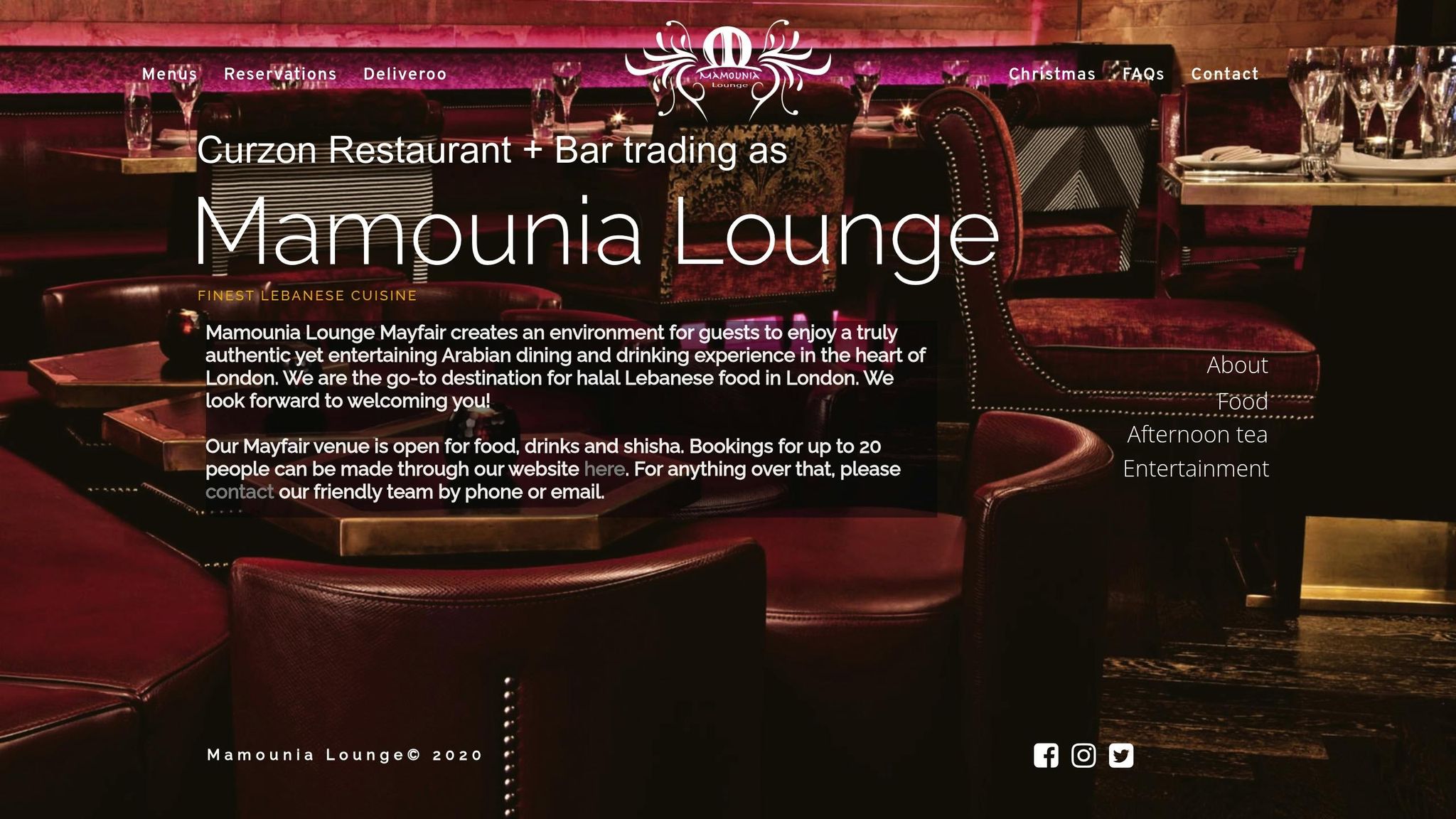
Task: Open the Entertainment section
Action: 1195,469
